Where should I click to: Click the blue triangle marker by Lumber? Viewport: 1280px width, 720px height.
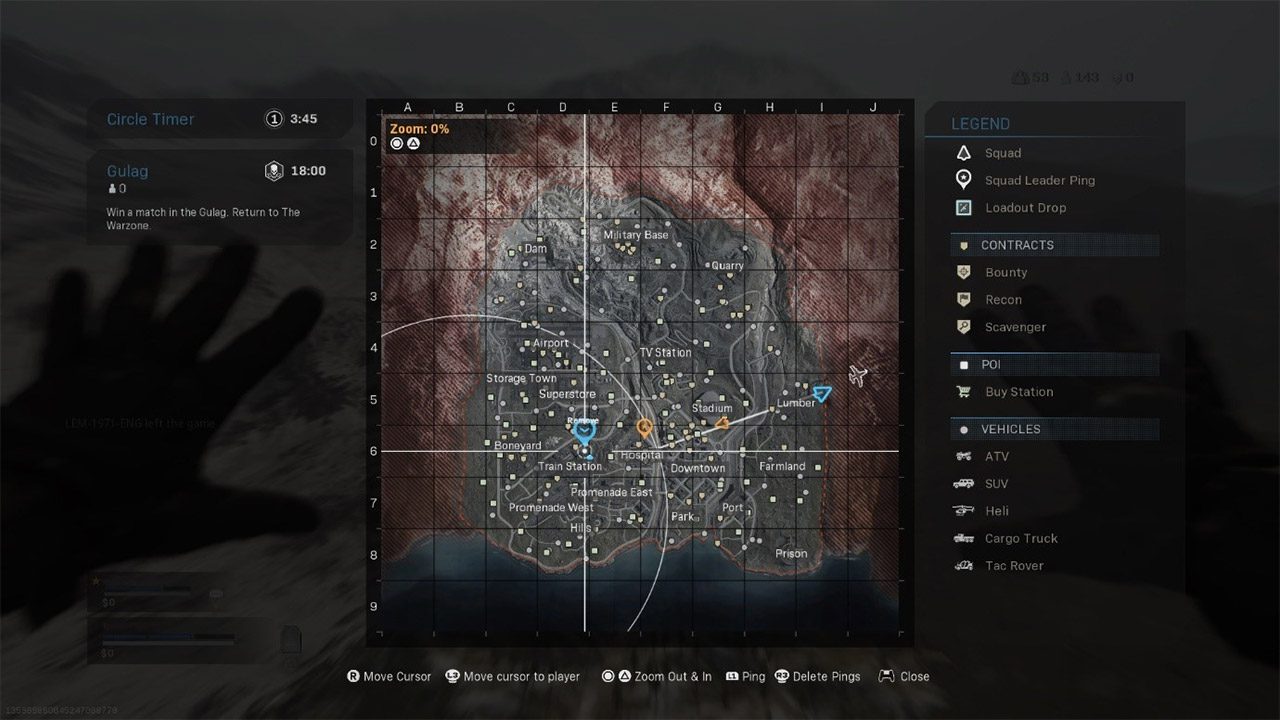(x=822, y=394)
